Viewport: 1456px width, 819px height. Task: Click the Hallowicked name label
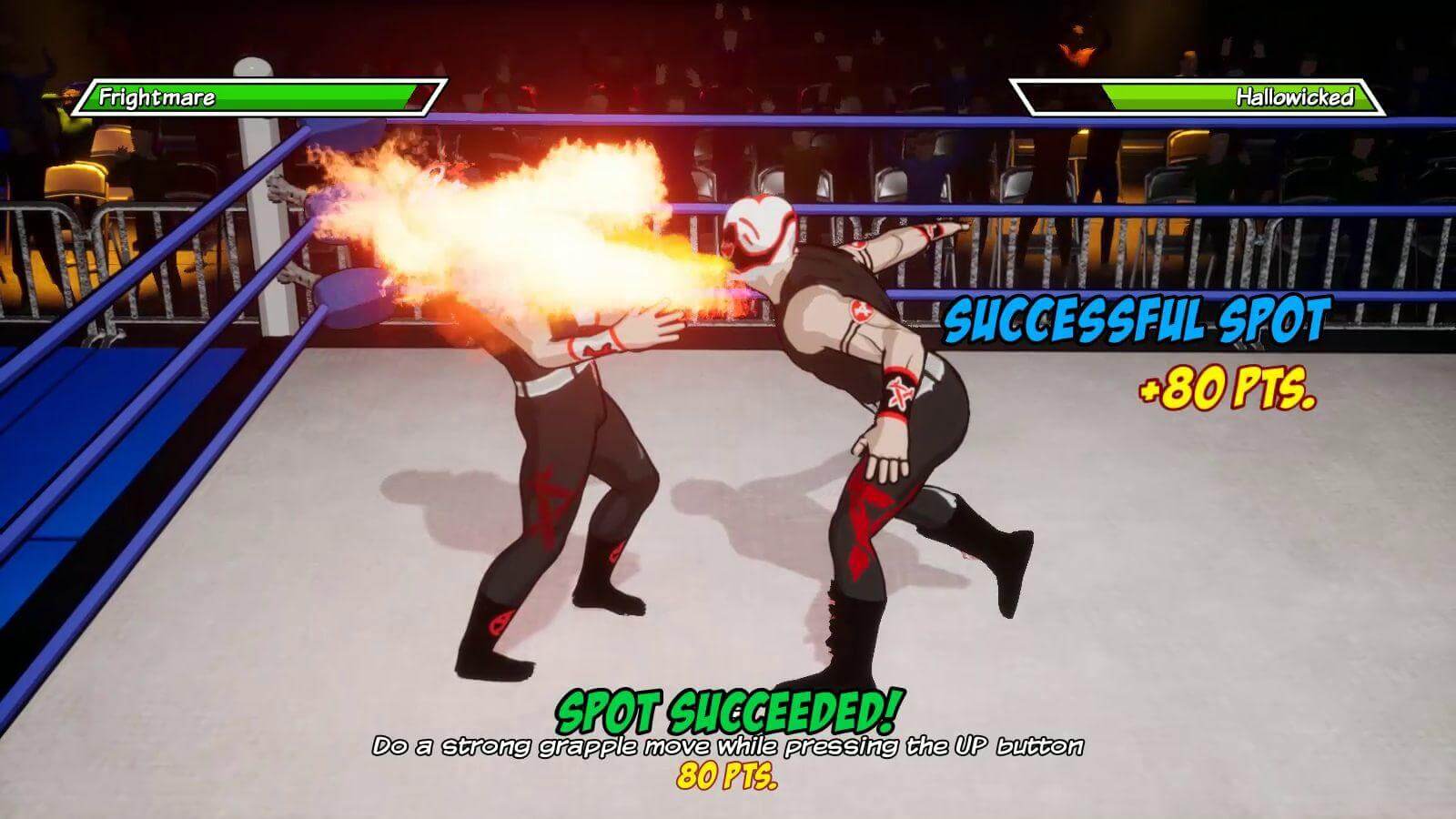pos(1296,95)
